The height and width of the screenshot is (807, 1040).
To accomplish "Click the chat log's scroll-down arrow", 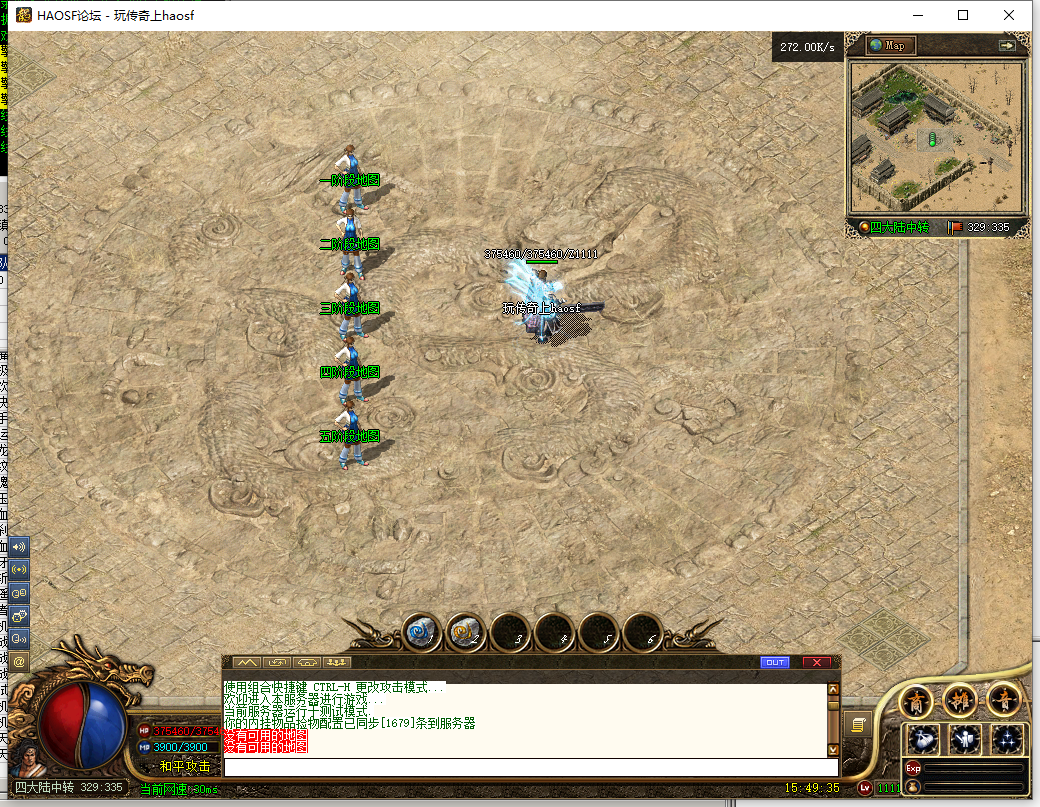I will [833, 749].
